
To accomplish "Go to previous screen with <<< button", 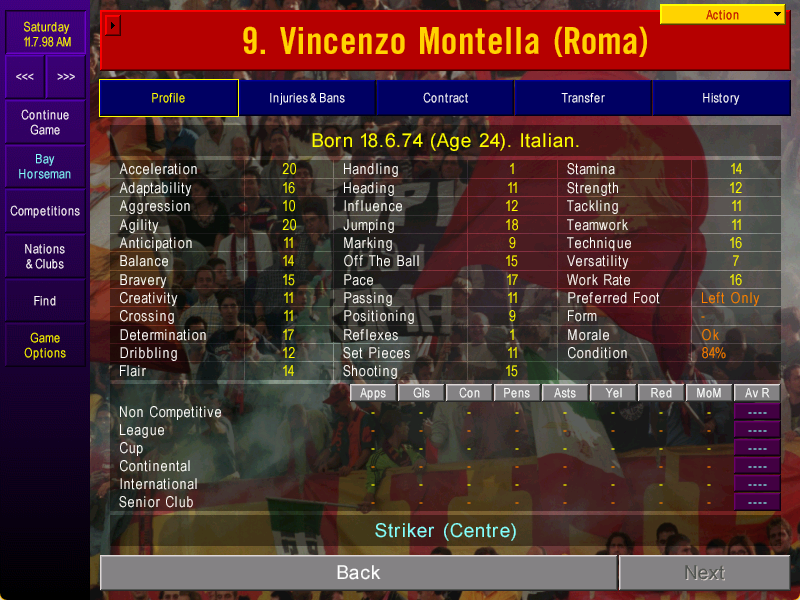I will click(25, 77).
